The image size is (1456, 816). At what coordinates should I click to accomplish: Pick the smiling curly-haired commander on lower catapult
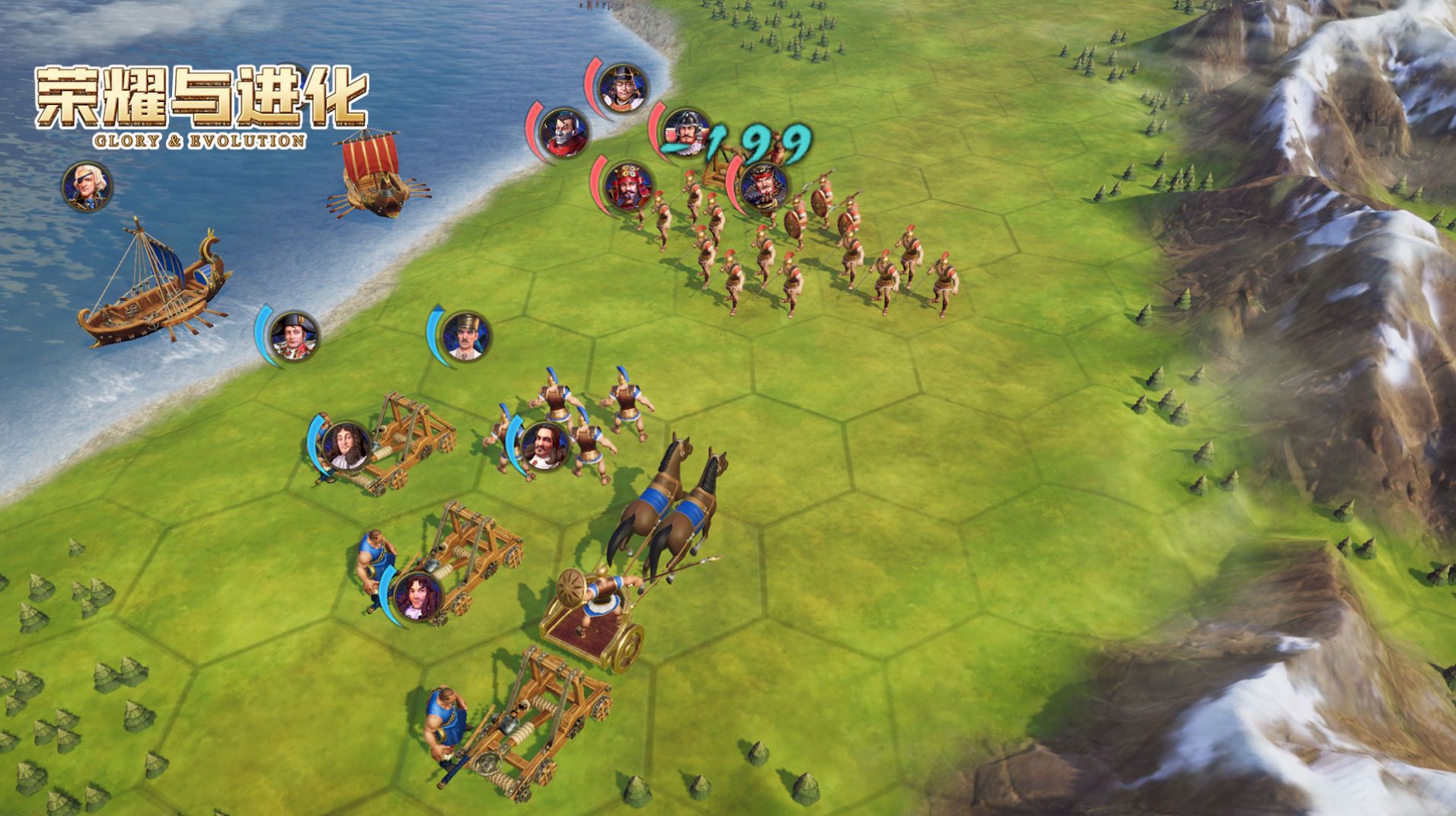click(417, 596)
